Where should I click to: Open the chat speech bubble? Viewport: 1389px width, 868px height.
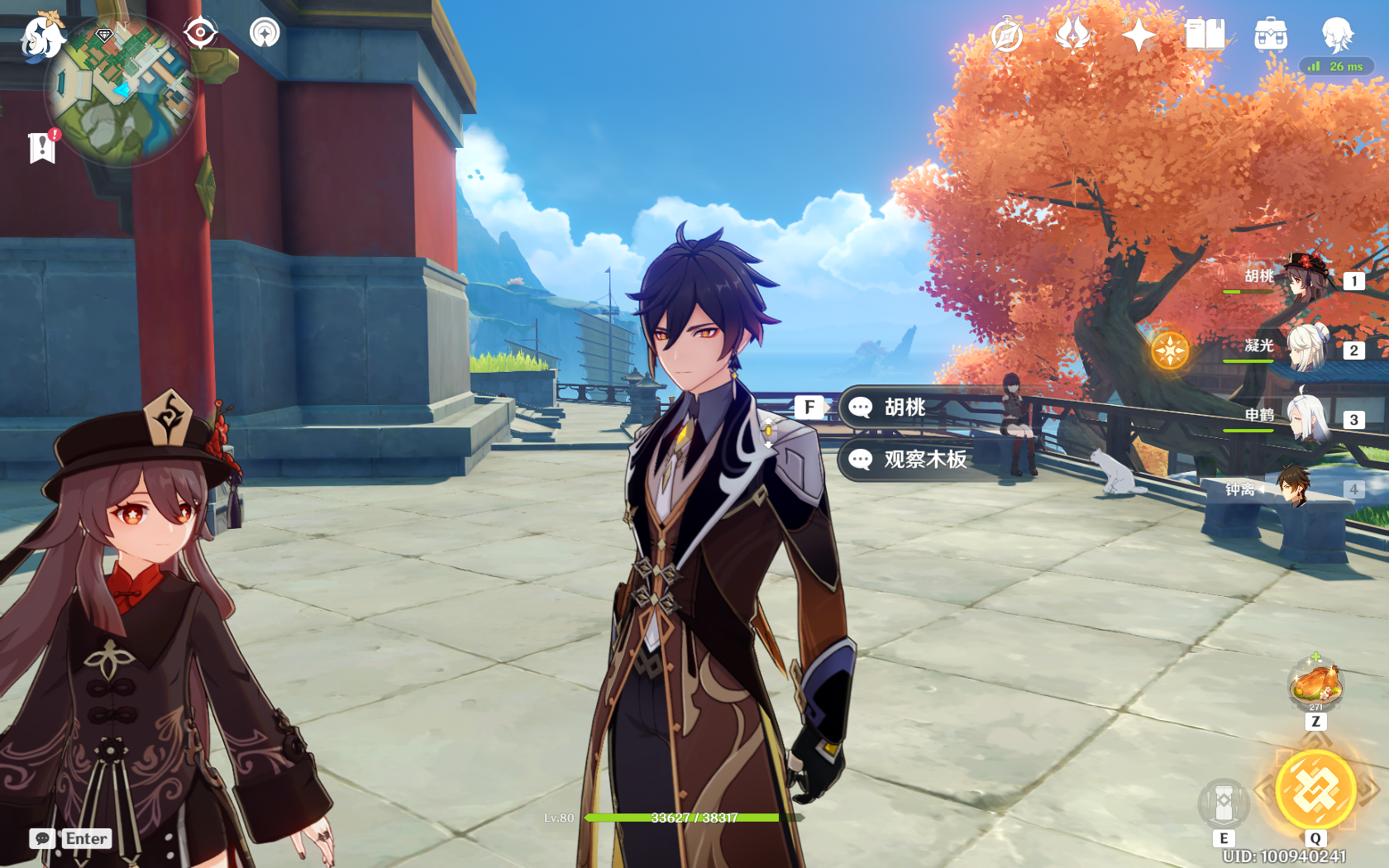(x=42, y=838)
